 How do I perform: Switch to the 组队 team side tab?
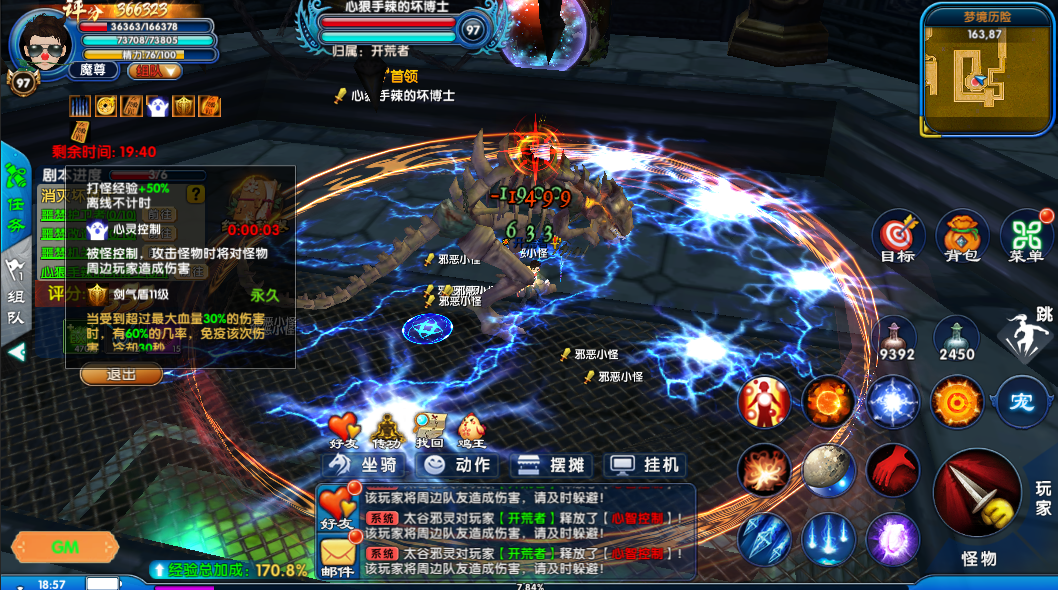(15, 295)
